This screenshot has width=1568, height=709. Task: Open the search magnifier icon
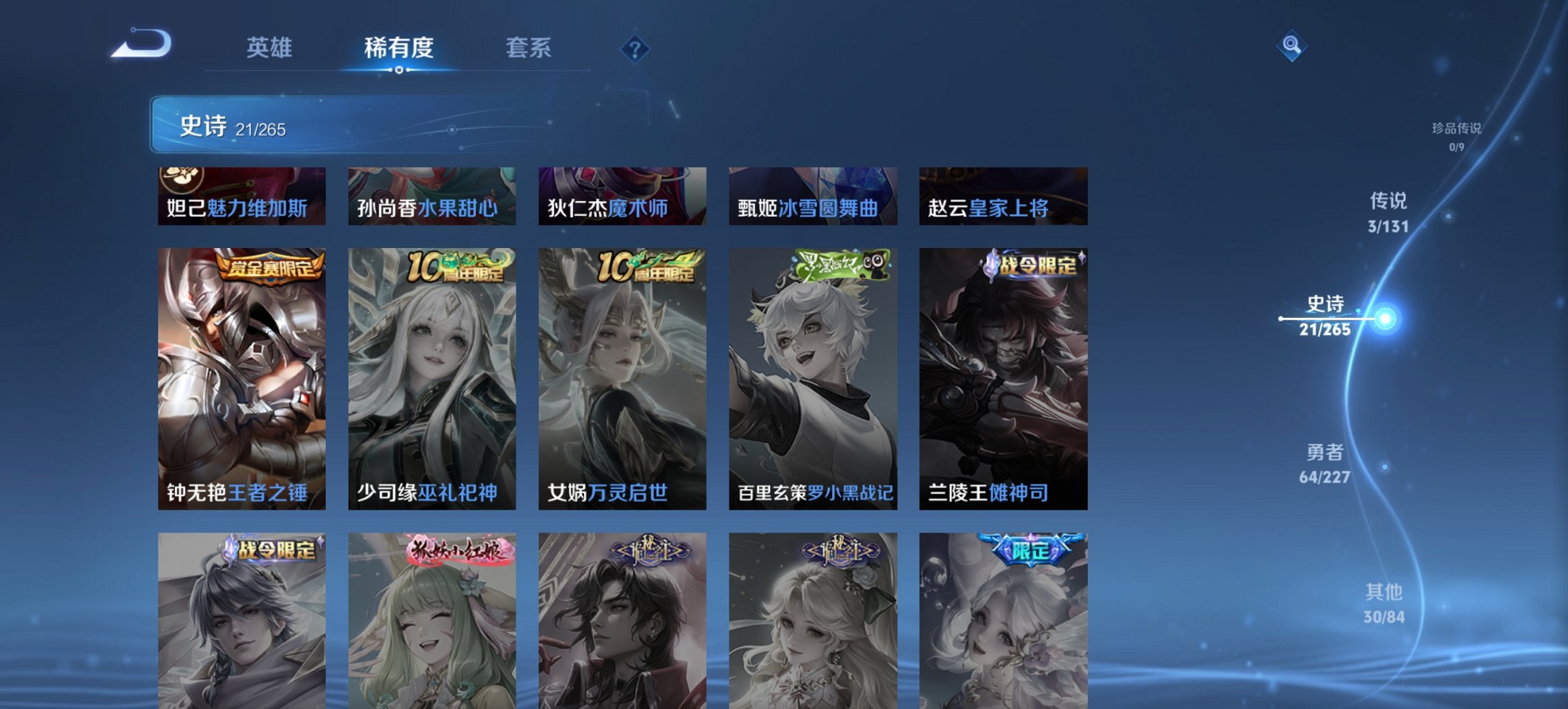(x=1291, y=46)
